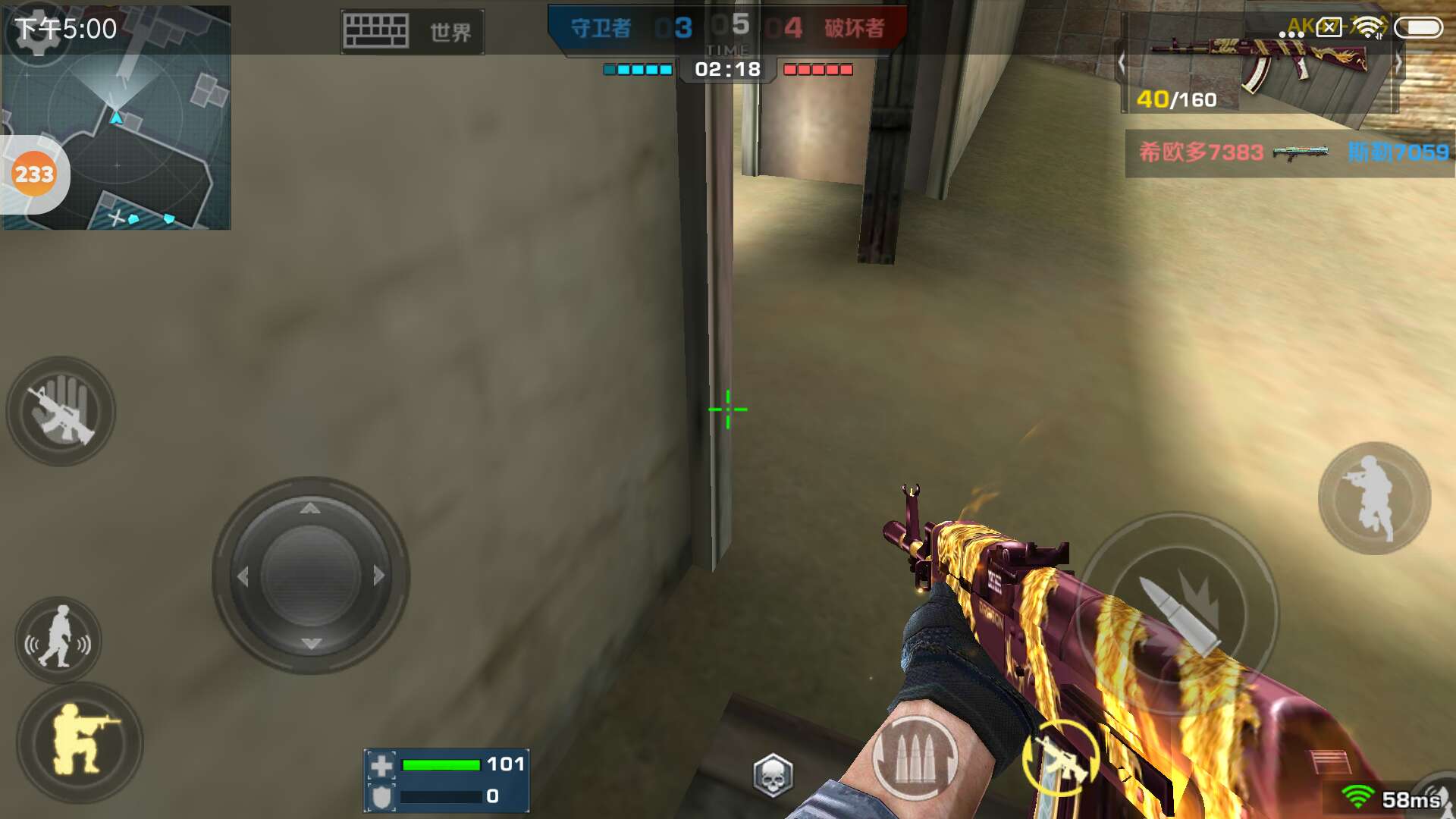Tap the yellow crouch button
This screenshot has width=1456, height=819.
click(x=80, y=742)
